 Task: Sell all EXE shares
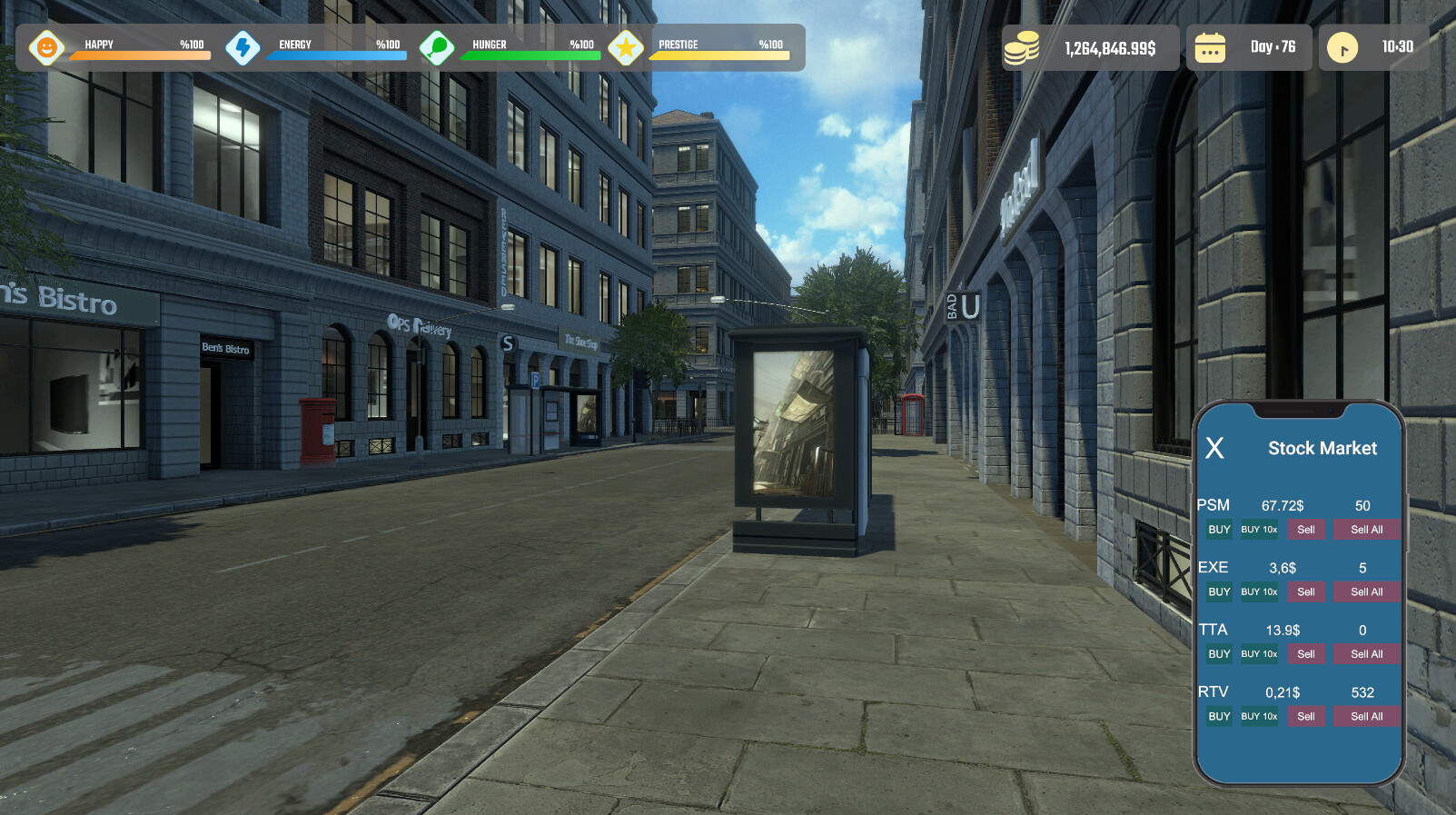pyautogui.click(x=1366, y=591)
